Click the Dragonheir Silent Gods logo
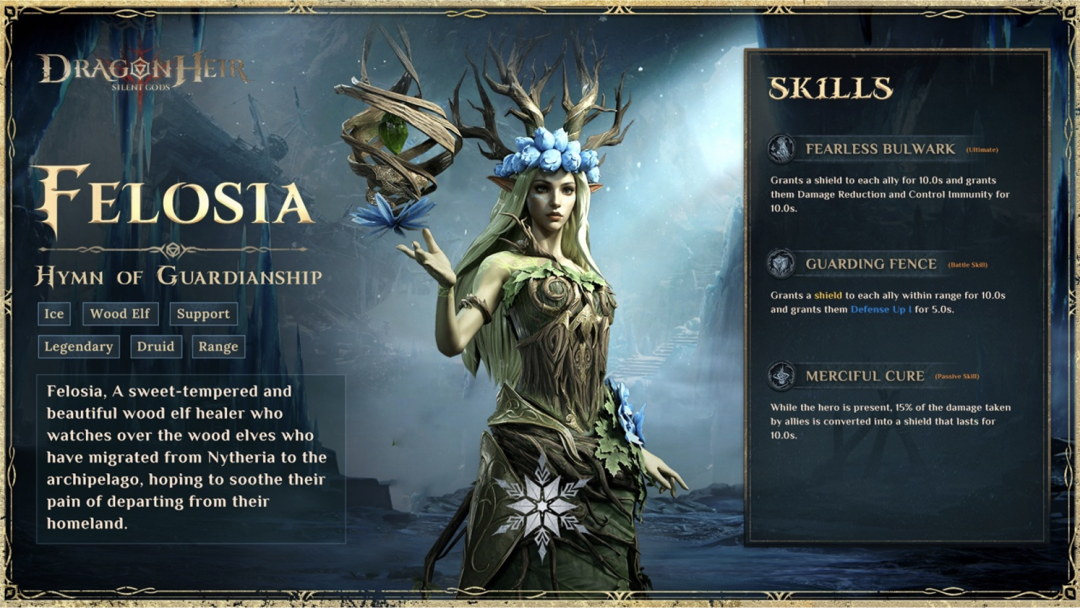 (x=143, y=71)
